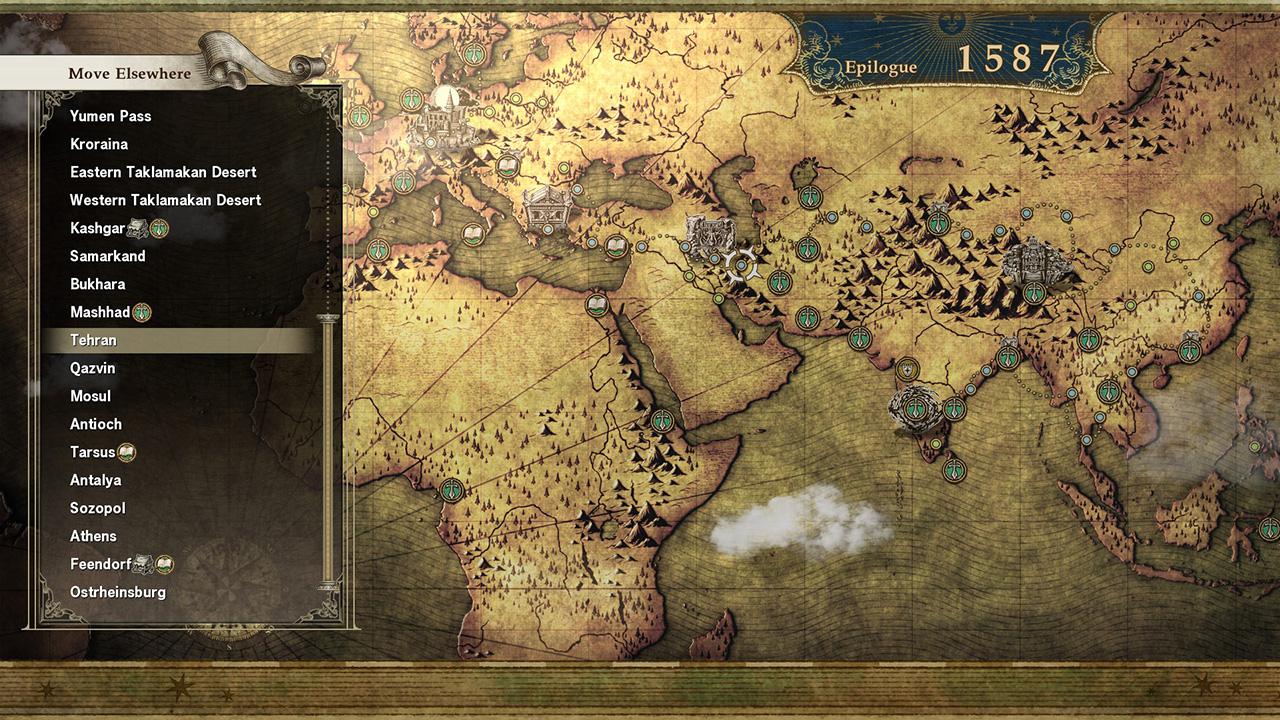Select Yumen Pass from the destination list

111,116
